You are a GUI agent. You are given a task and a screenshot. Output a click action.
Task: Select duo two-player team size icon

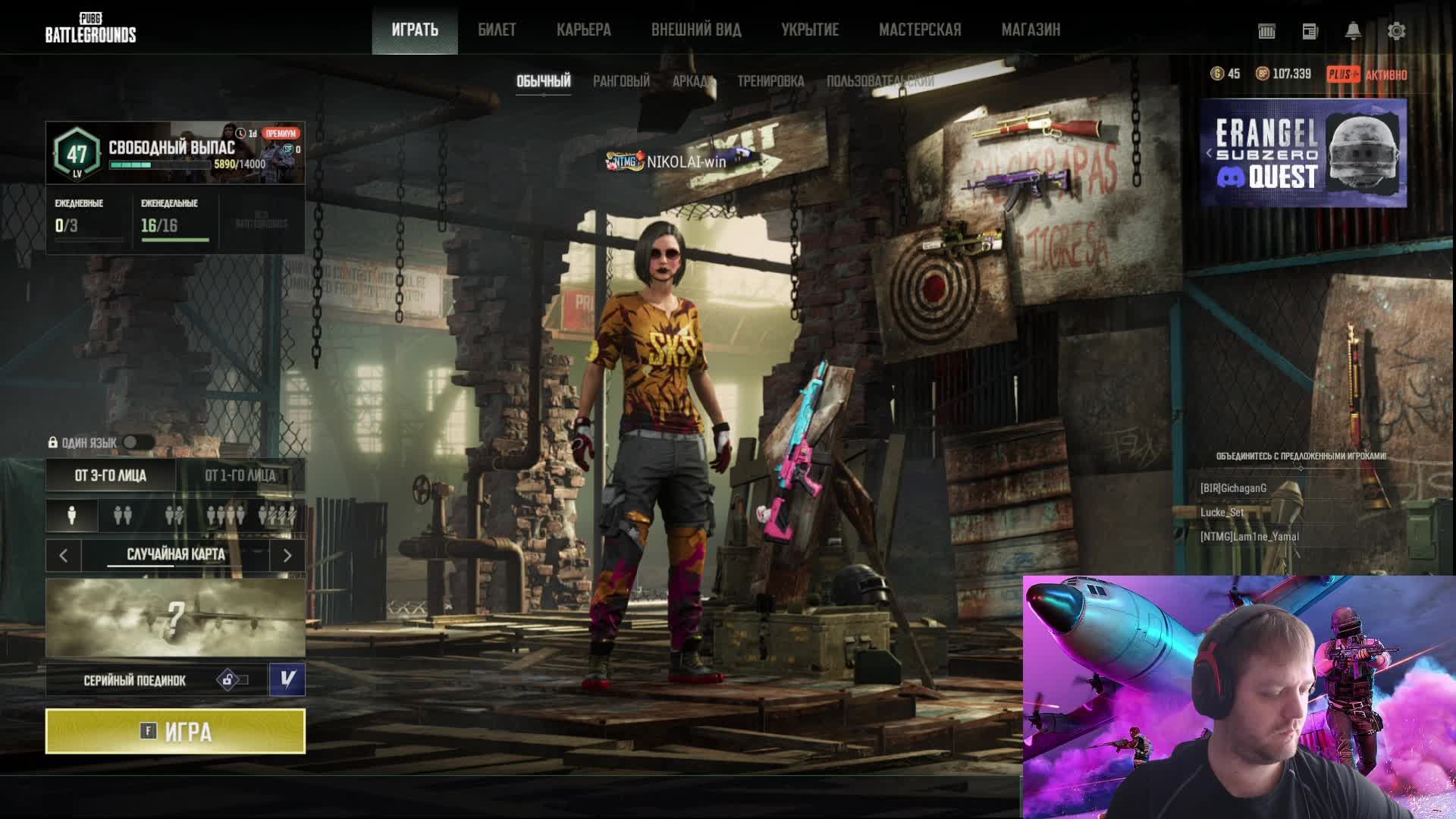pos(122,516)
